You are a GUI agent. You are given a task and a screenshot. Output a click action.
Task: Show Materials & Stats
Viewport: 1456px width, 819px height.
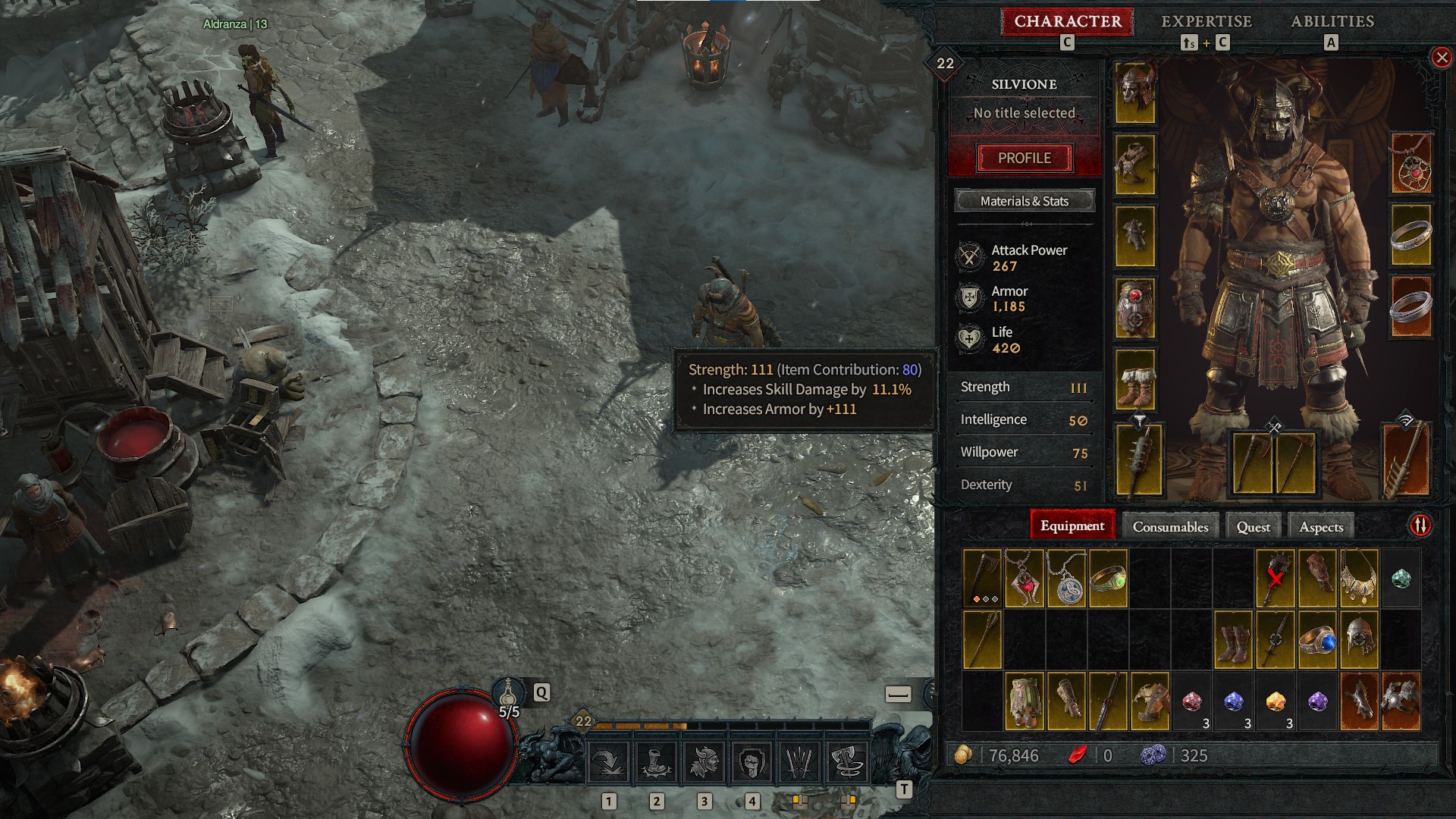[x=1024, y=201]
